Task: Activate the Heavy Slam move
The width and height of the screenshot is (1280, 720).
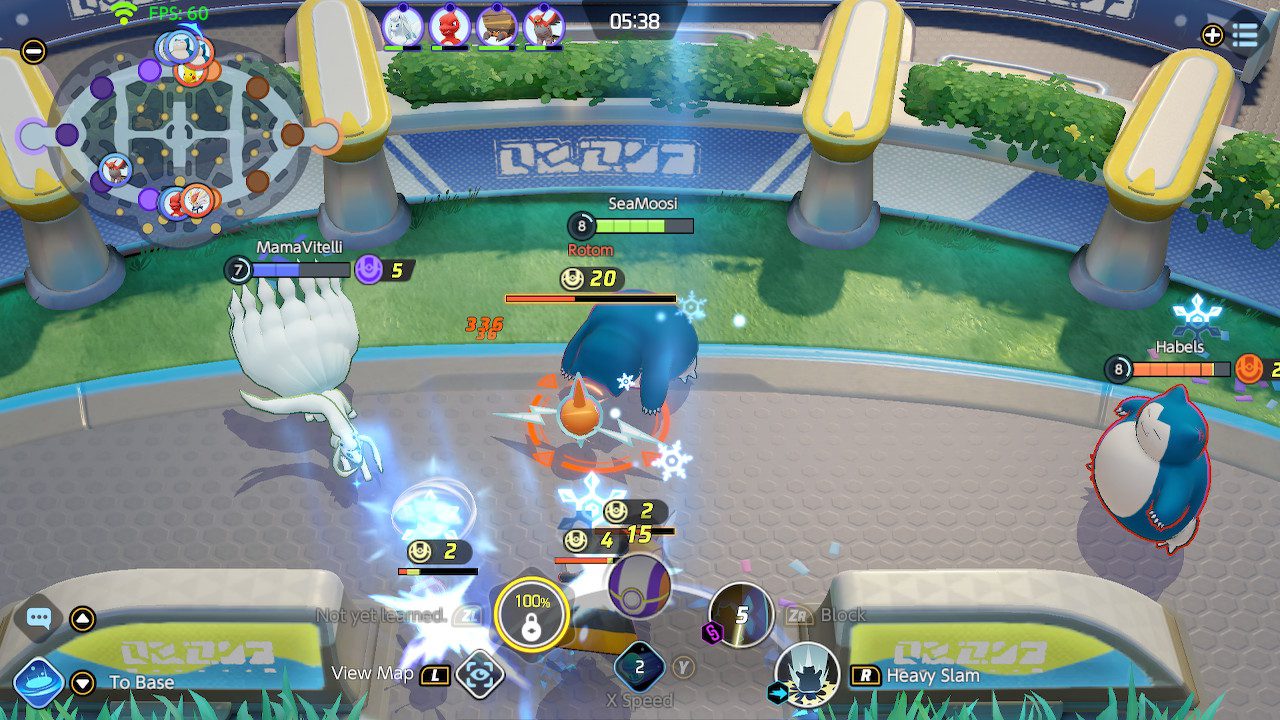Action: click(x=807, y=675)
